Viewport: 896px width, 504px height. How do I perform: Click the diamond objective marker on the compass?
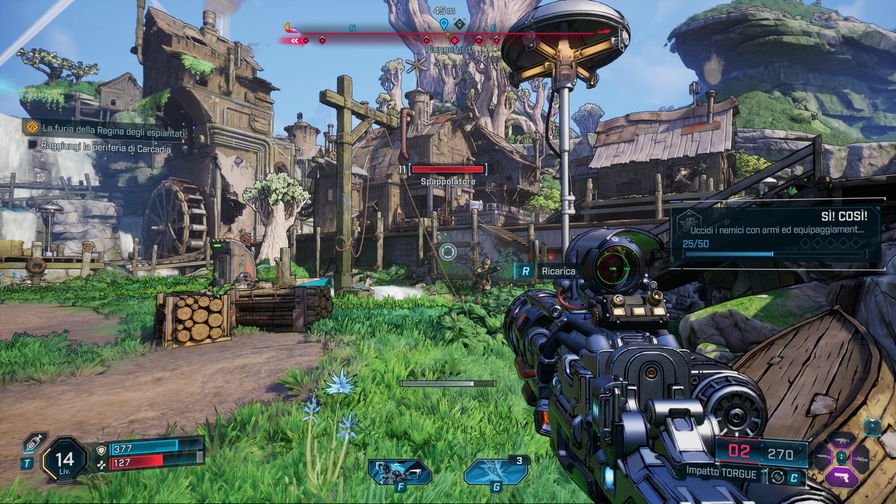tap(459, 23)
